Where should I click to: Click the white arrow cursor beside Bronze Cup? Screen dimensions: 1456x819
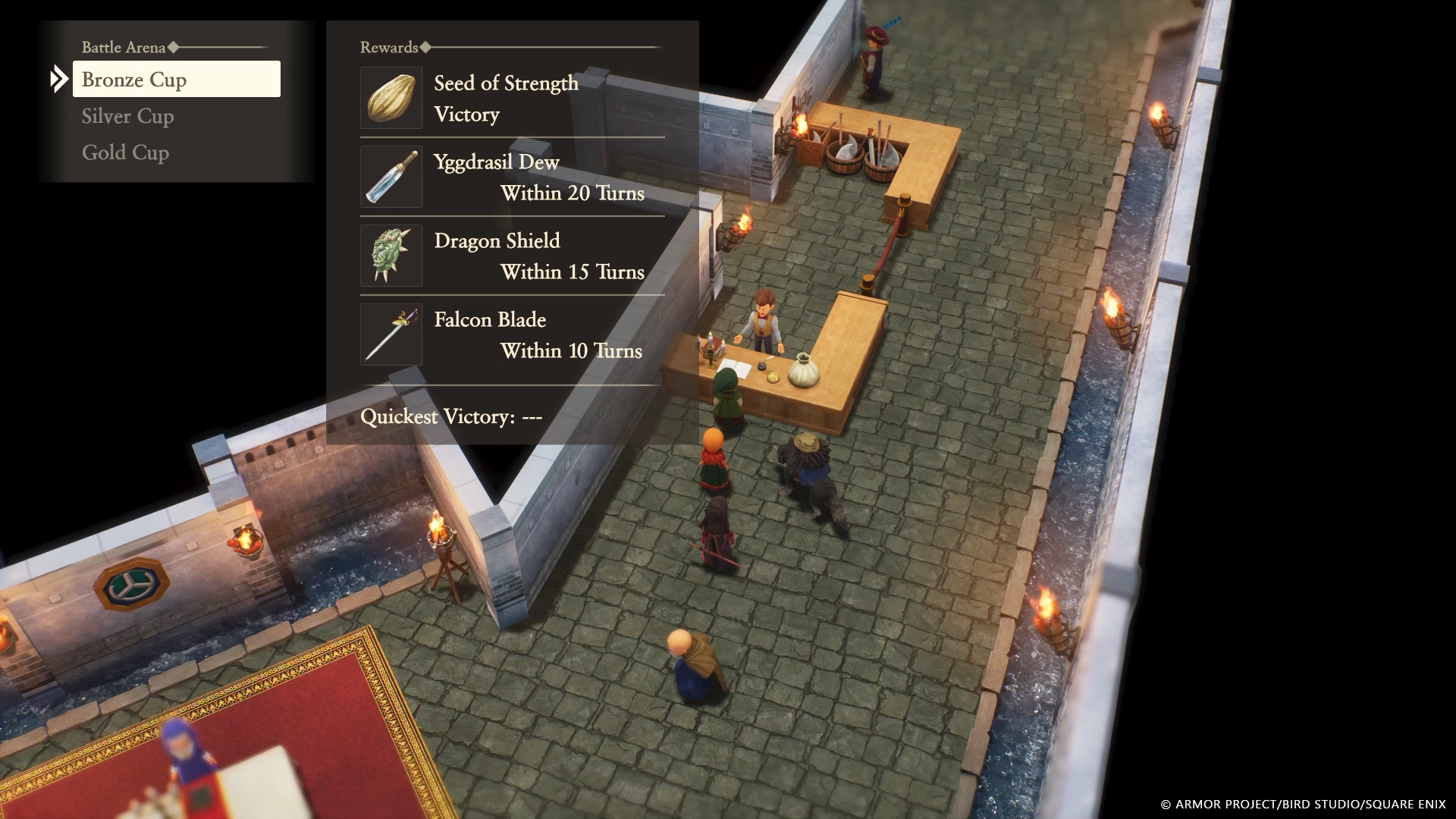(60, 78)
